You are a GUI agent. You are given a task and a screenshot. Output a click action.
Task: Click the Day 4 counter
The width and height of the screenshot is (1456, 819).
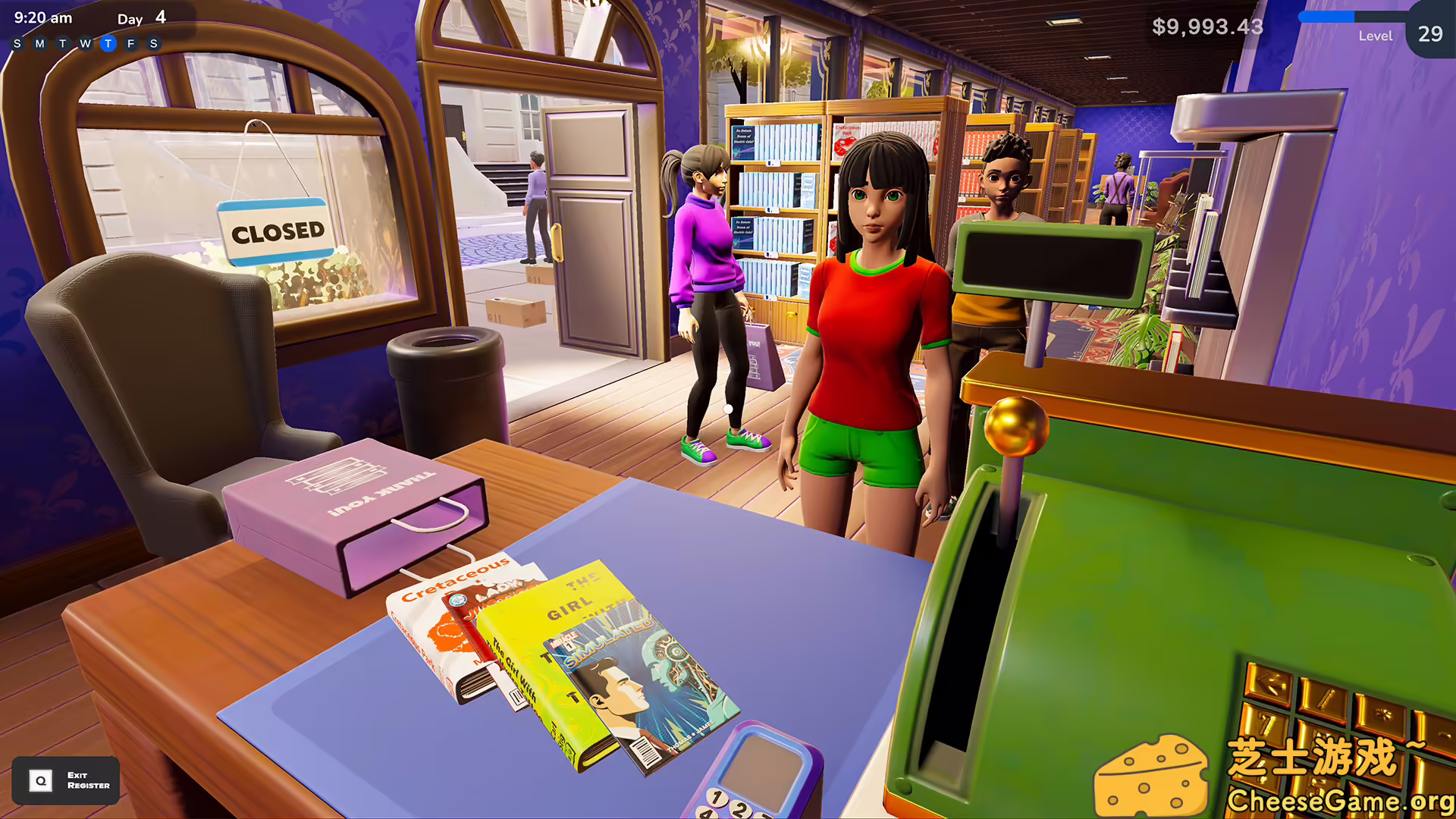(x=141, y=18)
